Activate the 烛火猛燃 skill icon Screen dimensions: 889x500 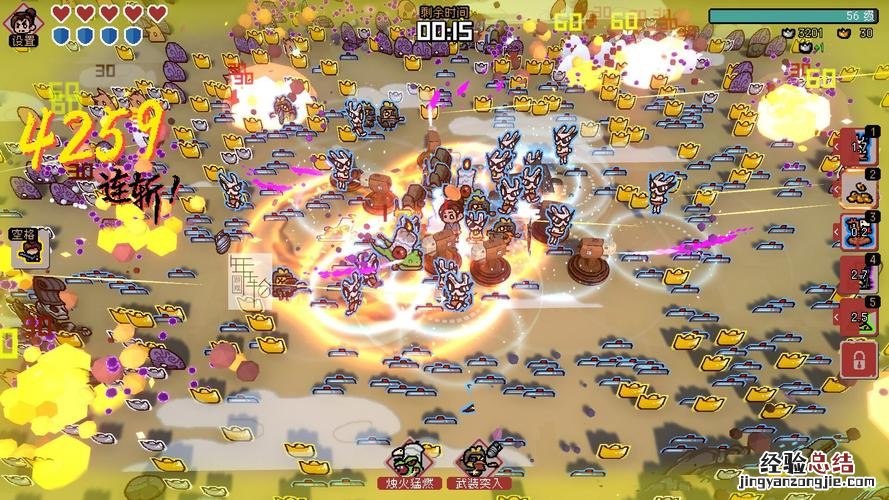pos(407,459)
